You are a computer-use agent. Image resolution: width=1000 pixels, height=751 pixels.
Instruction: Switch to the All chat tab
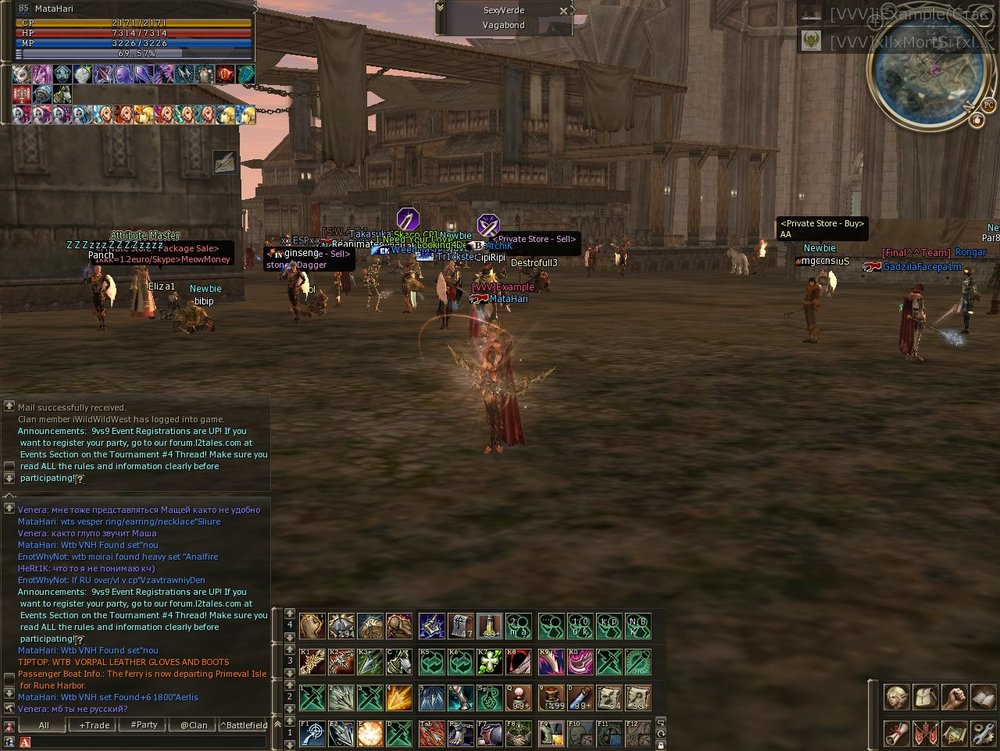point(44,725)
